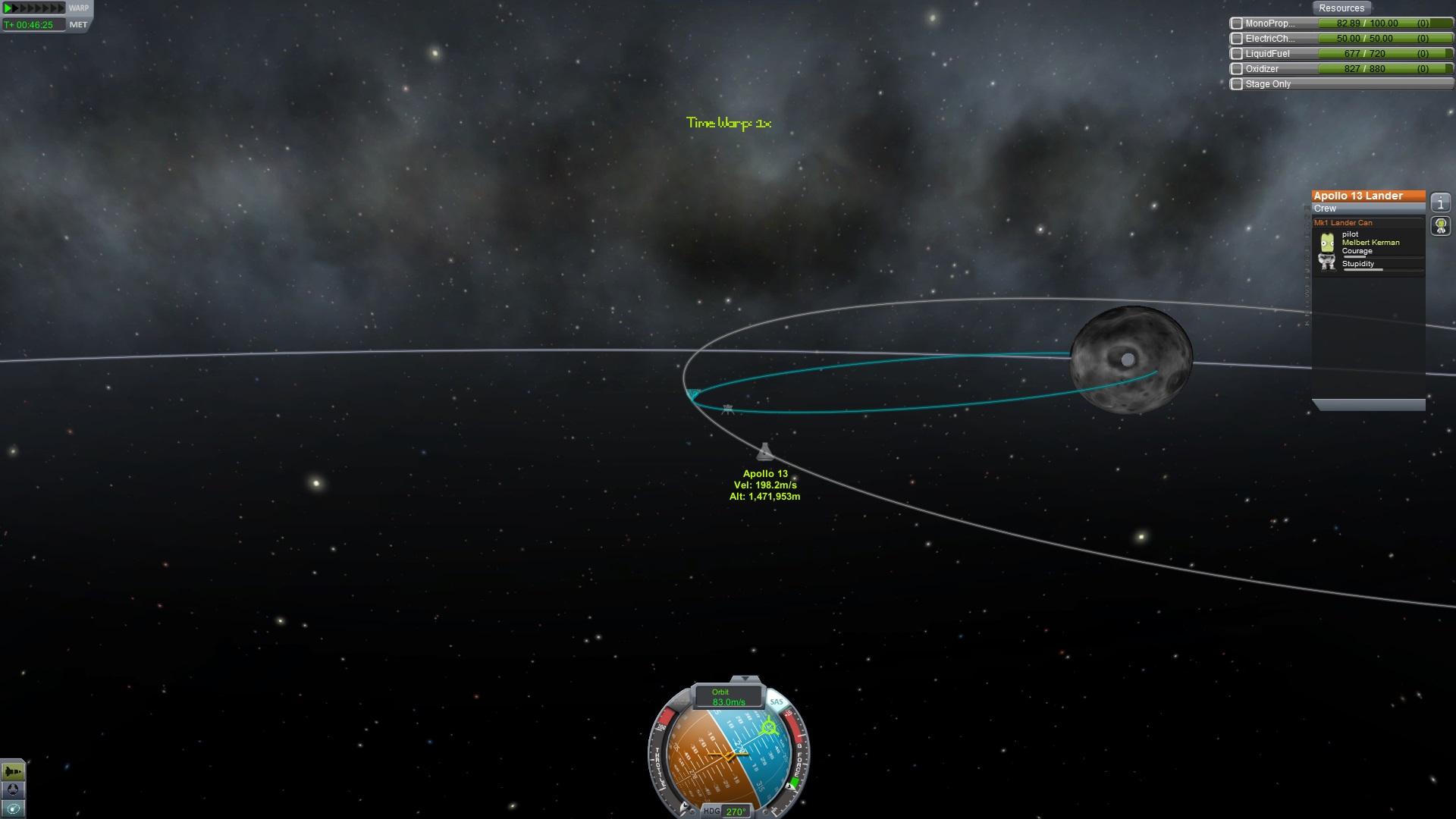Select Melbert Kerman's crew portrait
Screen dimensions: 1456x819
1327,243
